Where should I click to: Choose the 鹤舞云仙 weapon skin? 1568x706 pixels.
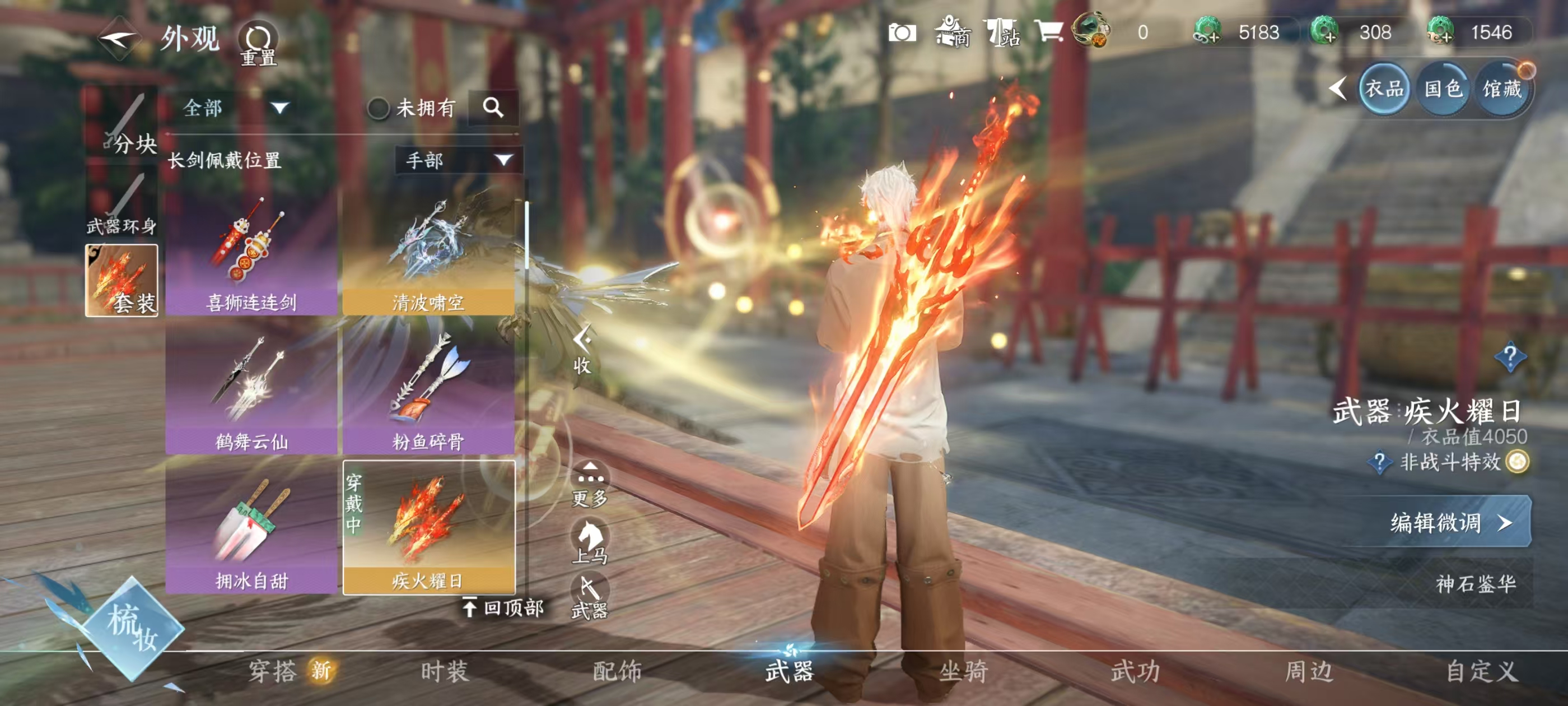pyautogui.click(x=251, y=390)
